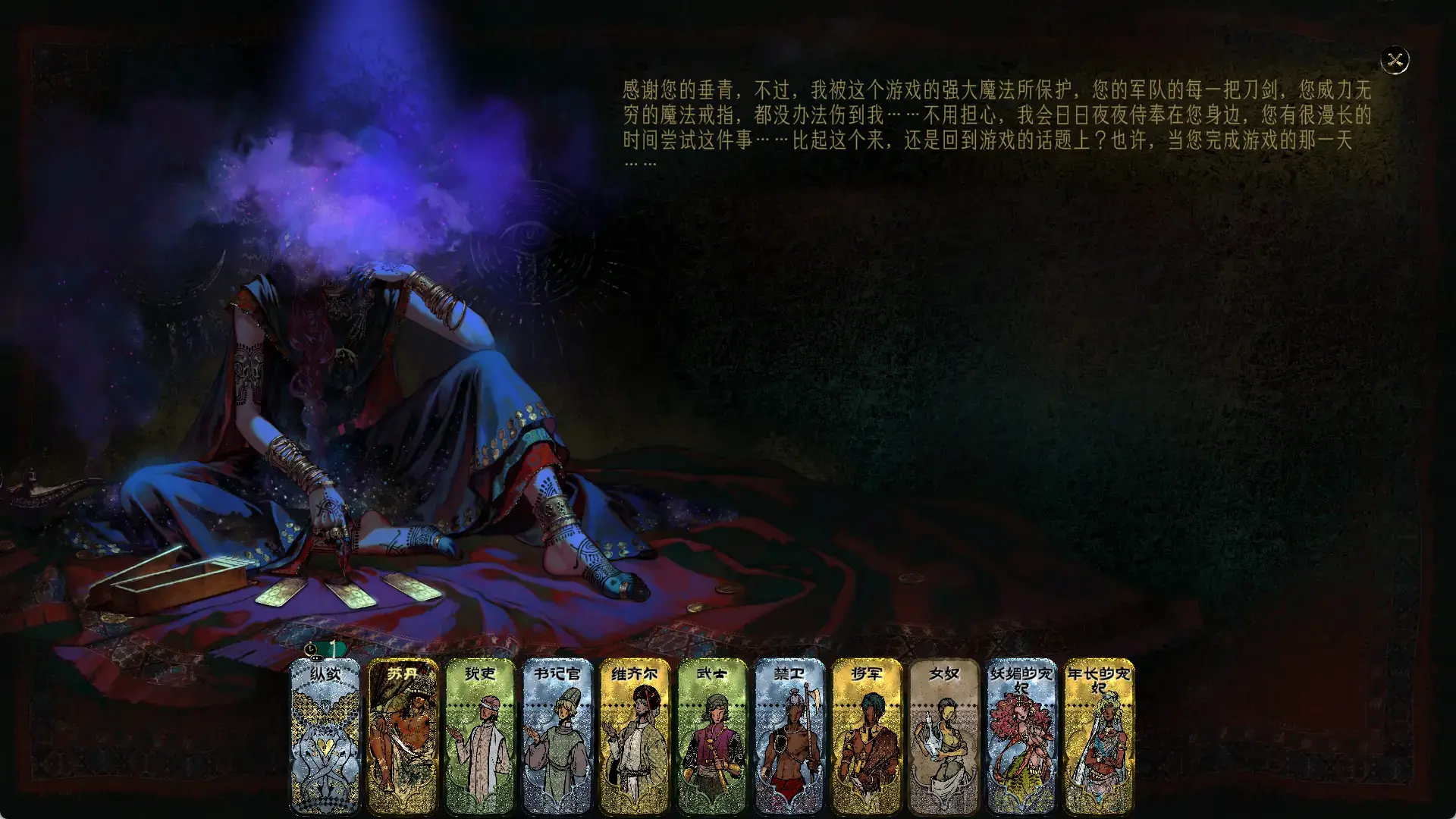Screen dimensions: 1456x819
Task: Select the 纵欲 card in the hand
Action: [326, 739]
